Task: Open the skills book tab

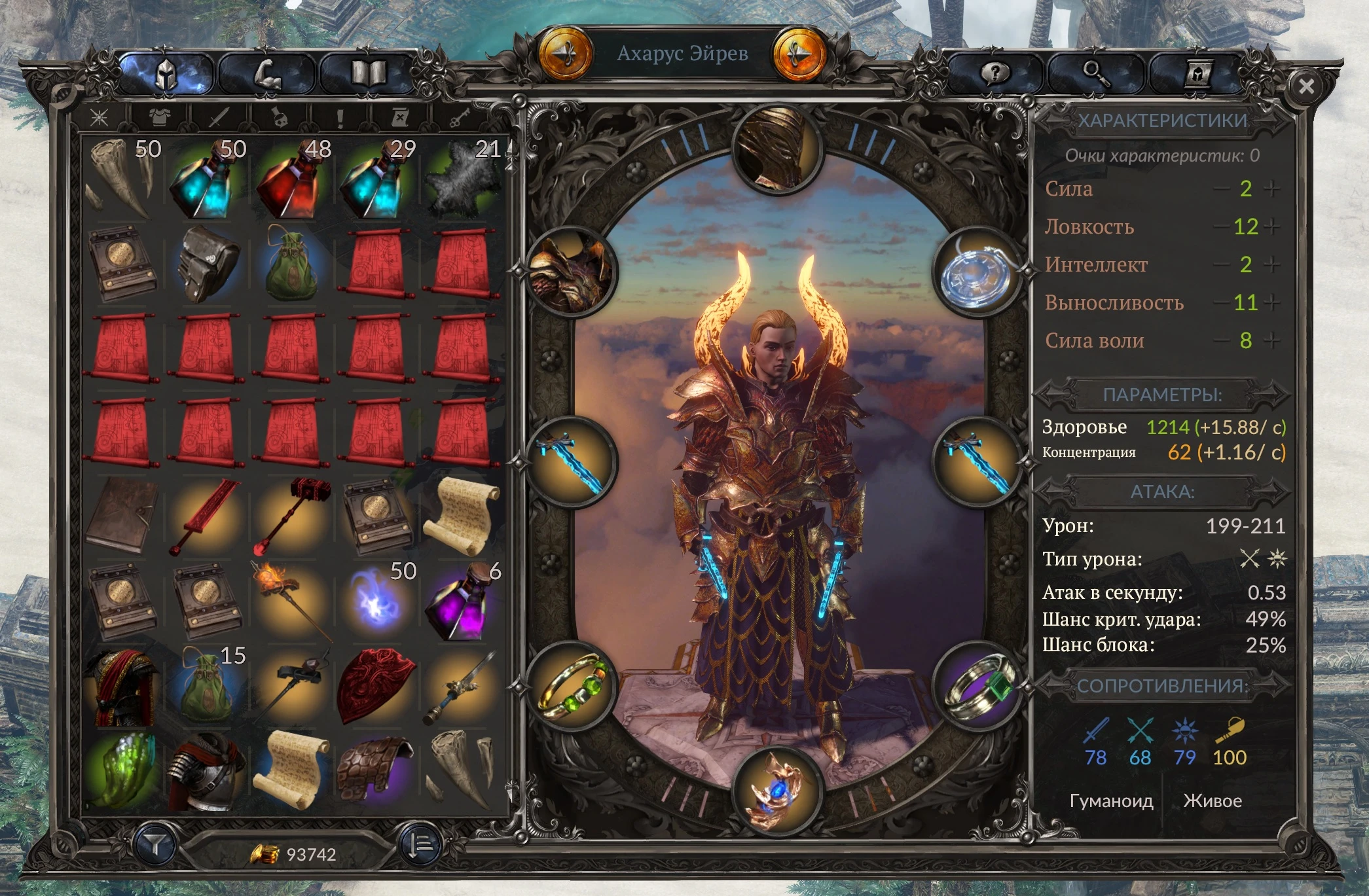Action: point(368,73)
